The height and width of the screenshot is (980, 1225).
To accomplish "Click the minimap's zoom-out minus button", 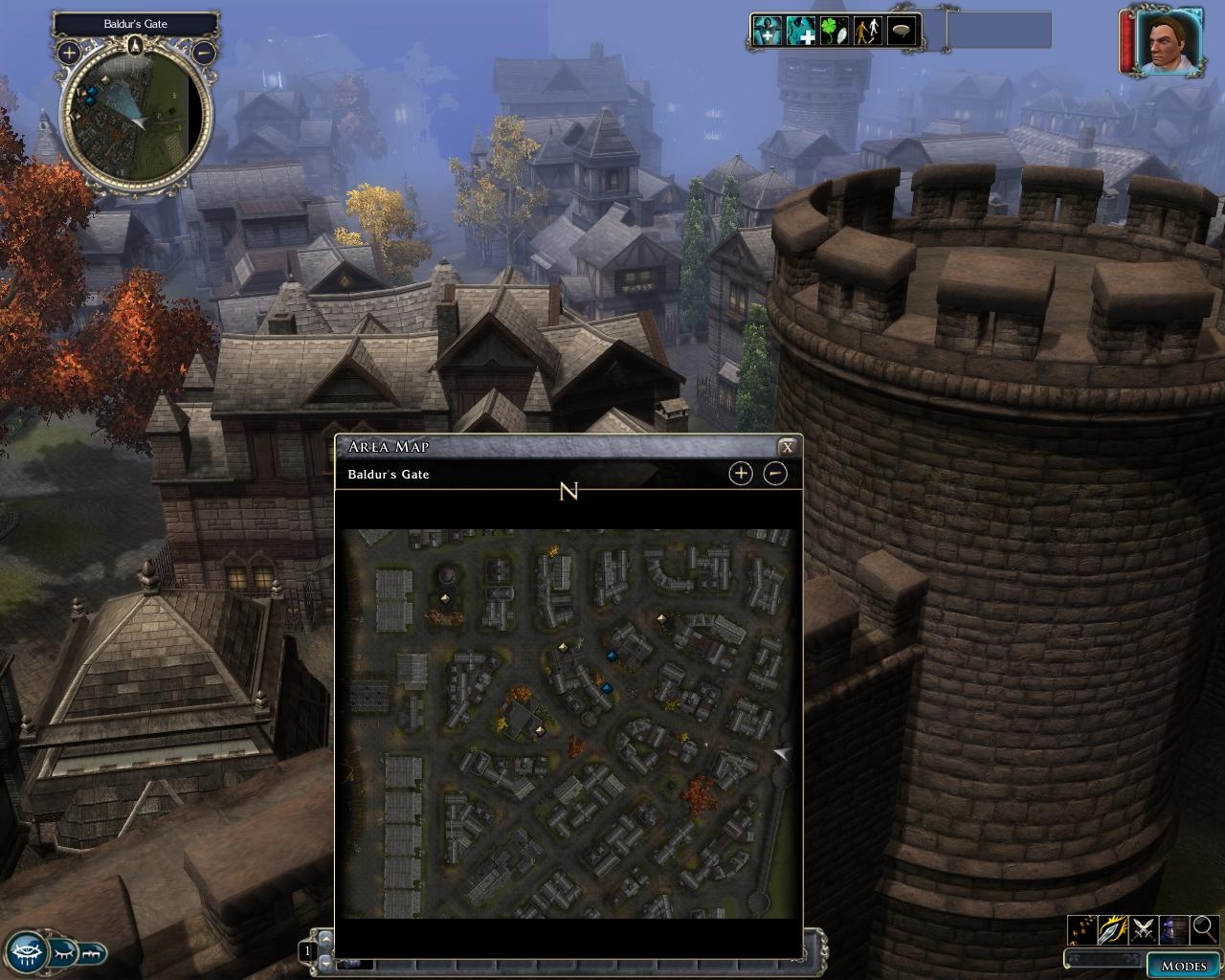I will tap(204, 53).
